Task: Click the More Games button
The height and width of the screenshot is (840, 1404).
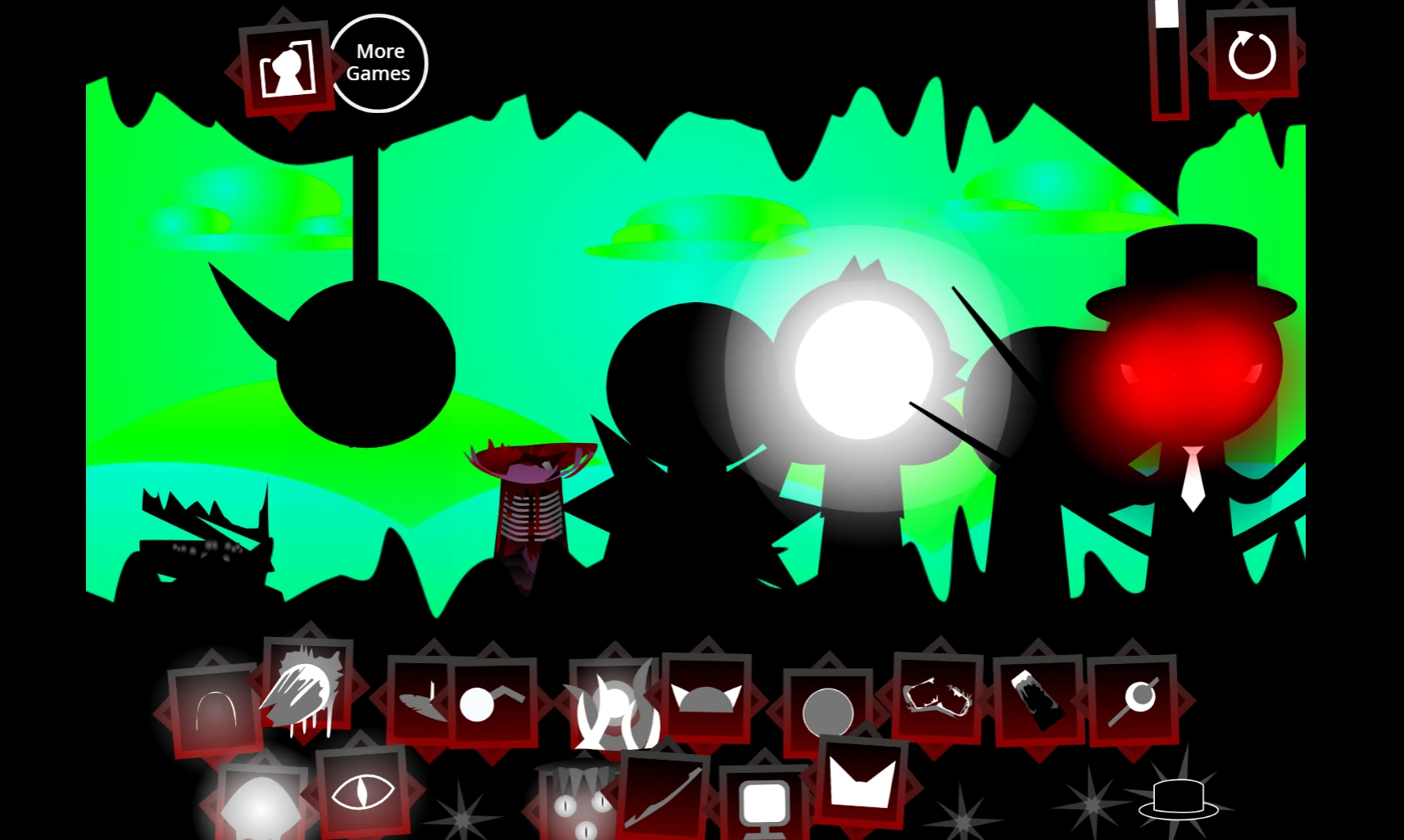Action: click(378, 61)
